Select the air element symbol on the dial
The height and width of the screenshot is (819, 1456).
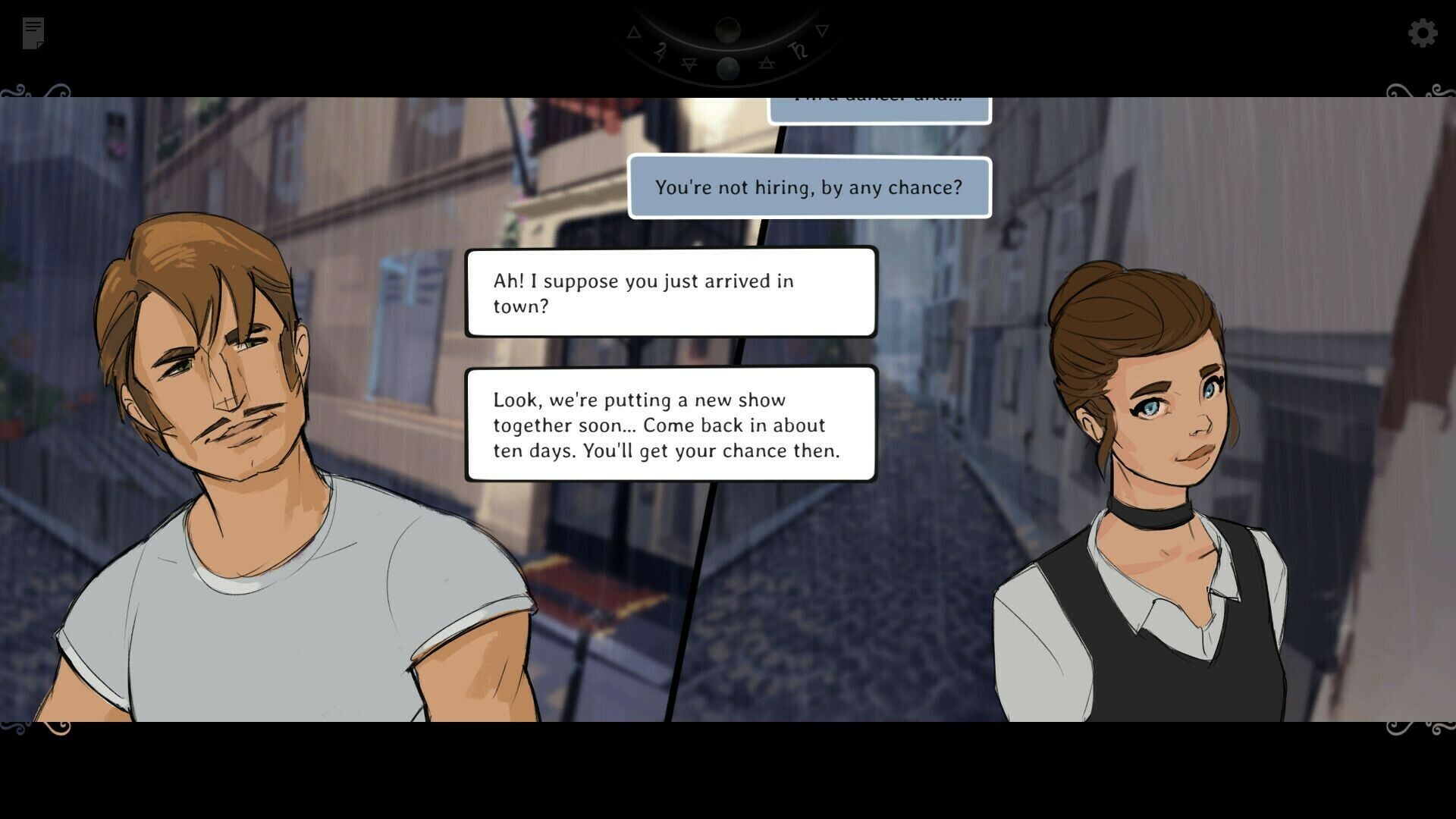coord(767,63)
